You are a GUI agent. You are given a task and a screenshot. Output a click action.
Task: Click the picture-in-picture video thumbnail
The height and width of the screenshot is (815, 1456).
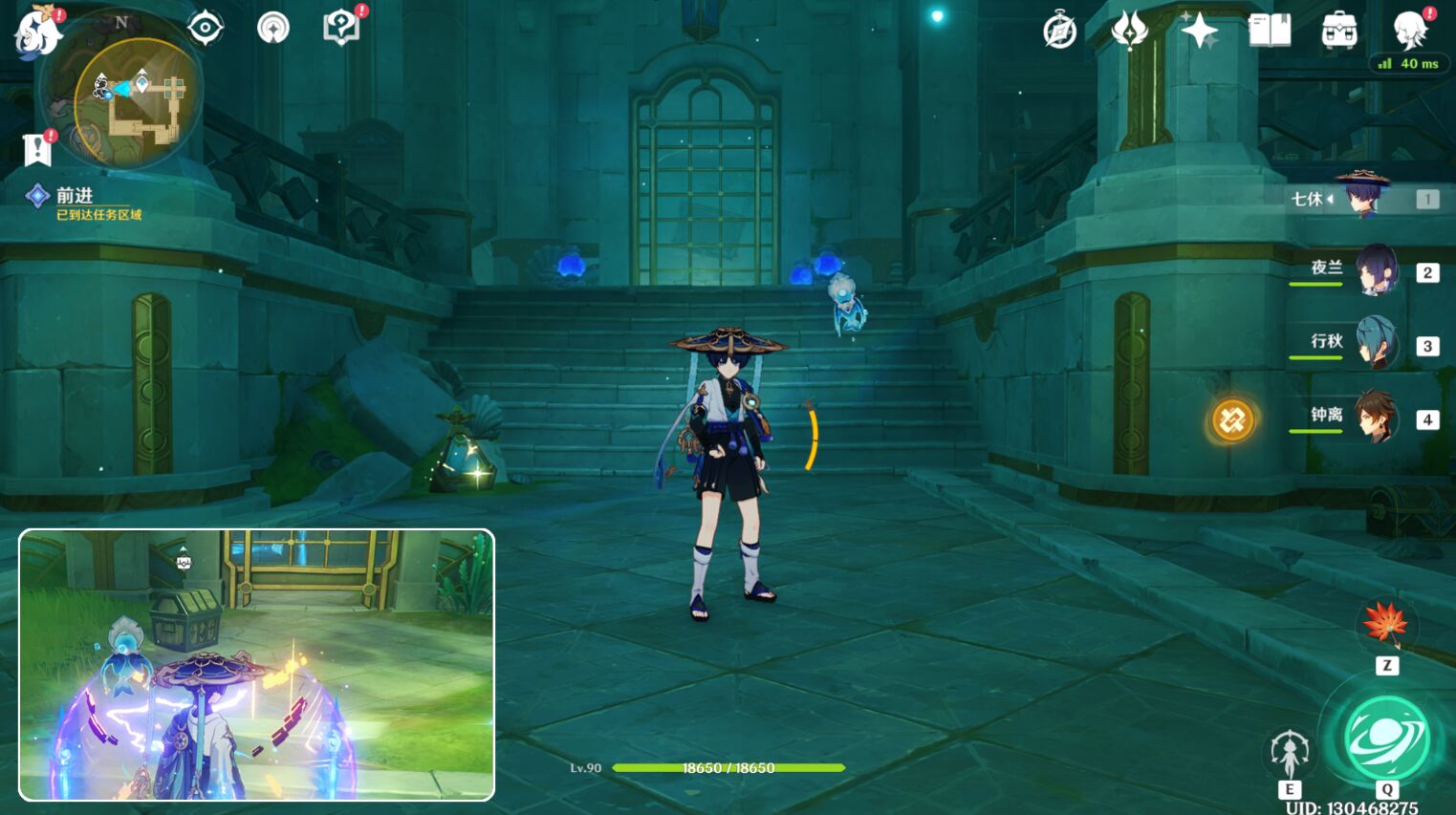pyautogui.click(x=256, y=665)
